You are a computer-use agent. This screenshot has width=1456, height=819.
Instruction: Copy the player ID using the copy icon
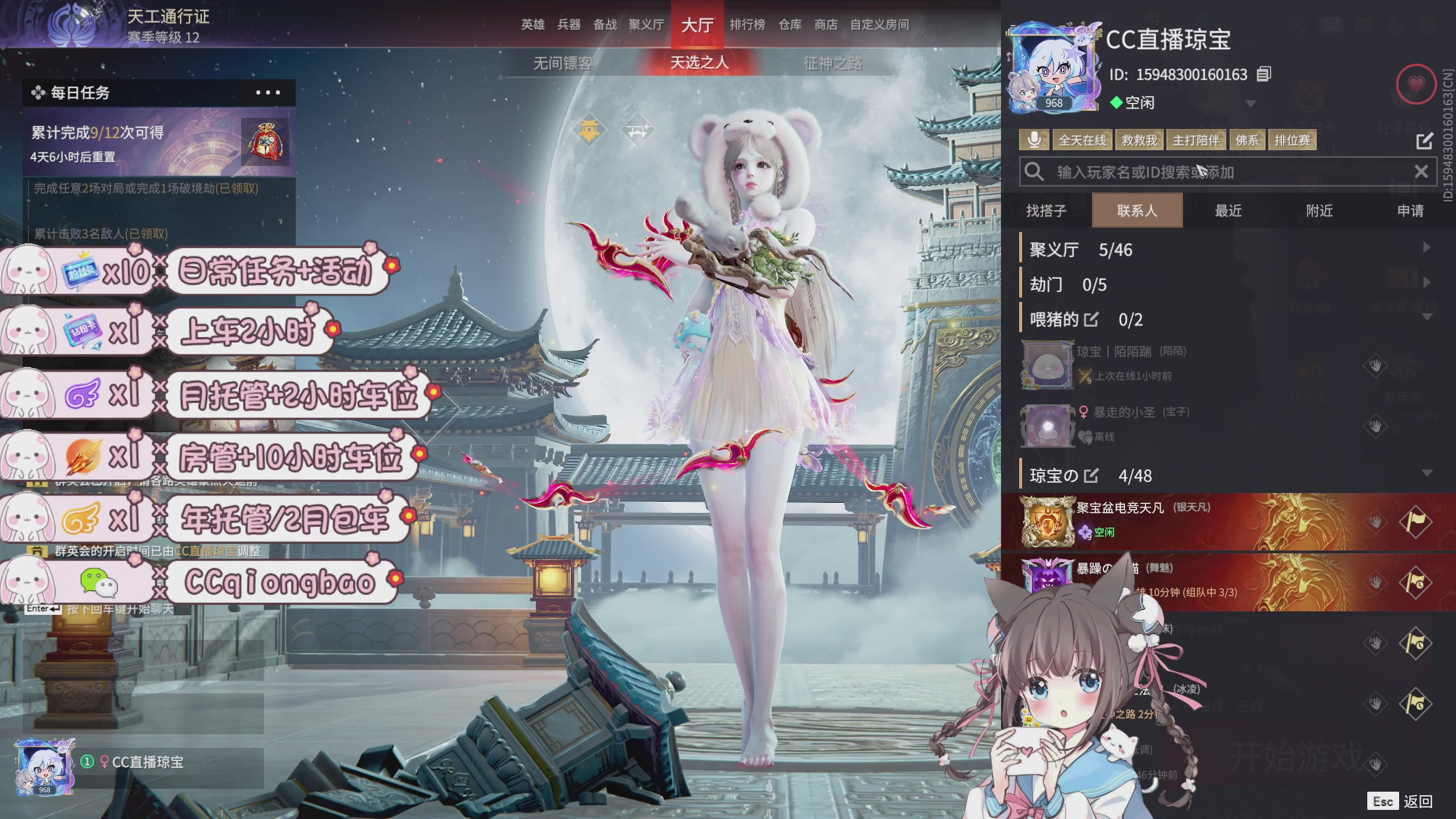[1264, 75]
